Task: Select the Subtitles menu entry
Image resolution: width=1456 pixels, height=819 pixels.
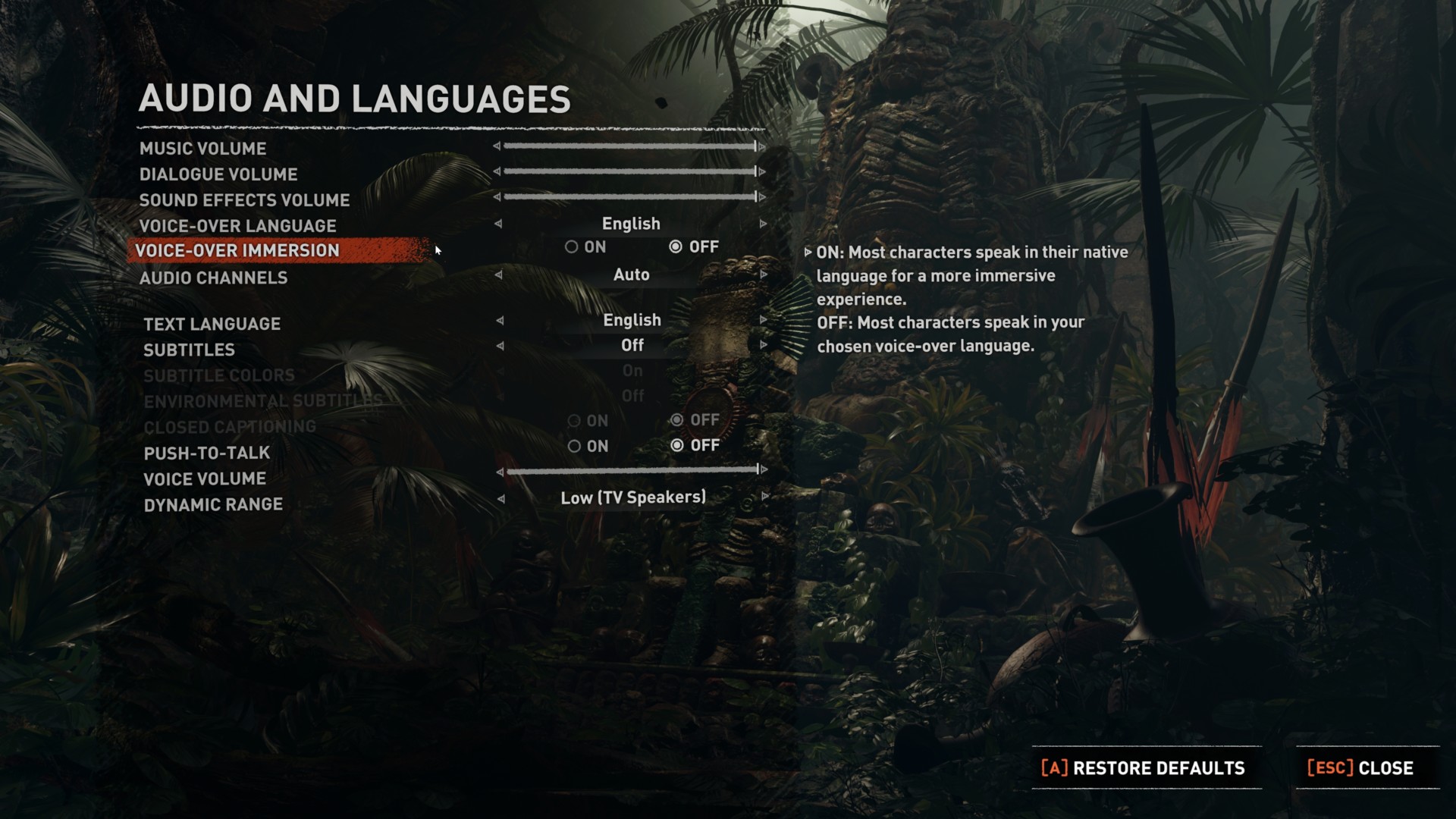Action: click(190, 350)
